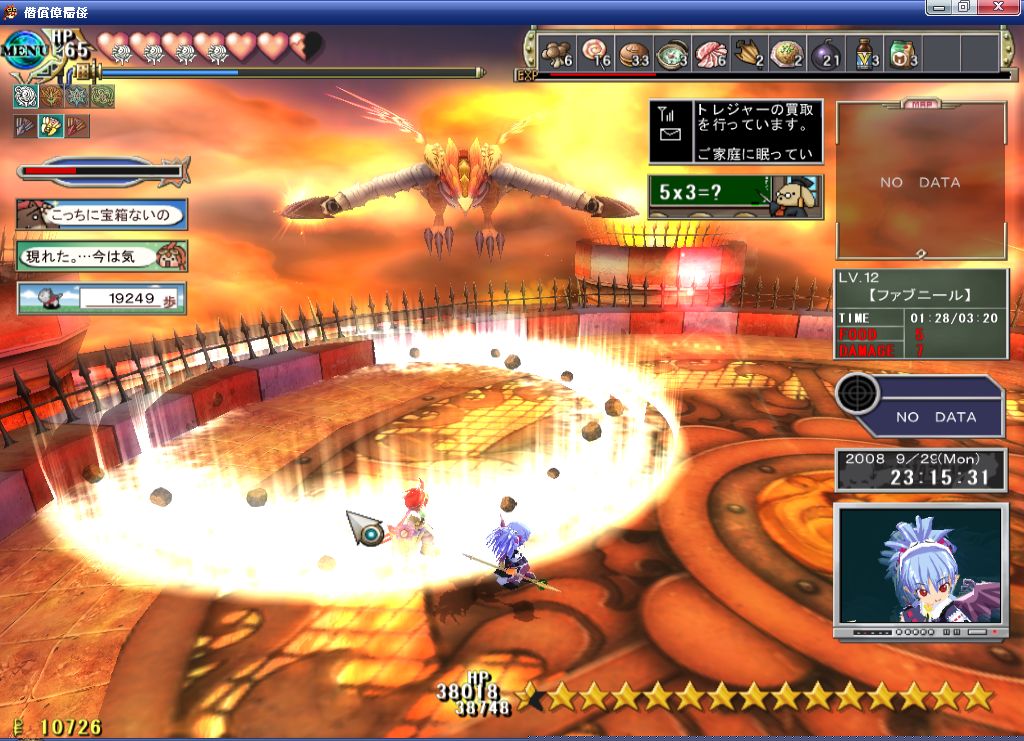Activate the white rose skill icon
This screenshot has height=741, width=1024.
pos(25,96)
